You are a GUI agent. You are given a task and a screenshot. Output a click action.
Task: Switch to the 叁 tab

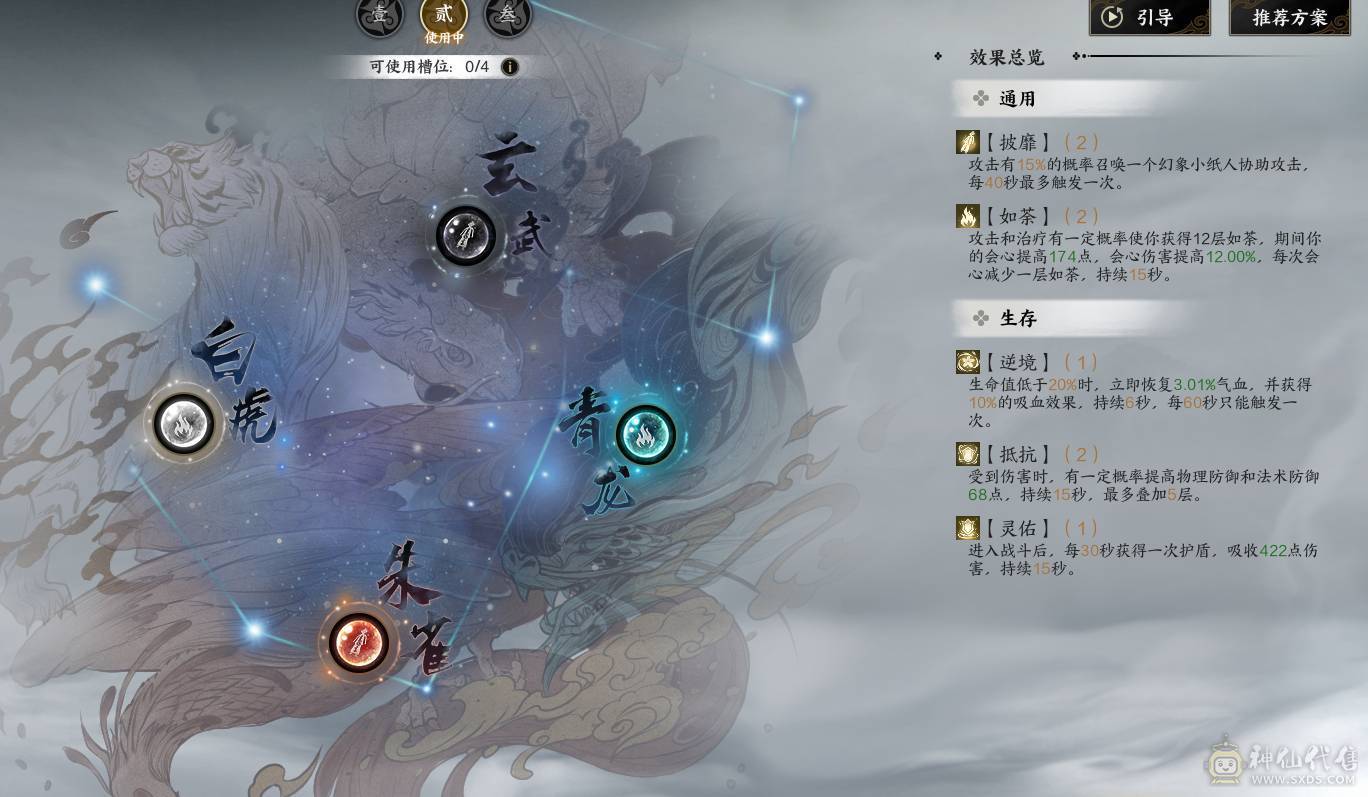507,15
